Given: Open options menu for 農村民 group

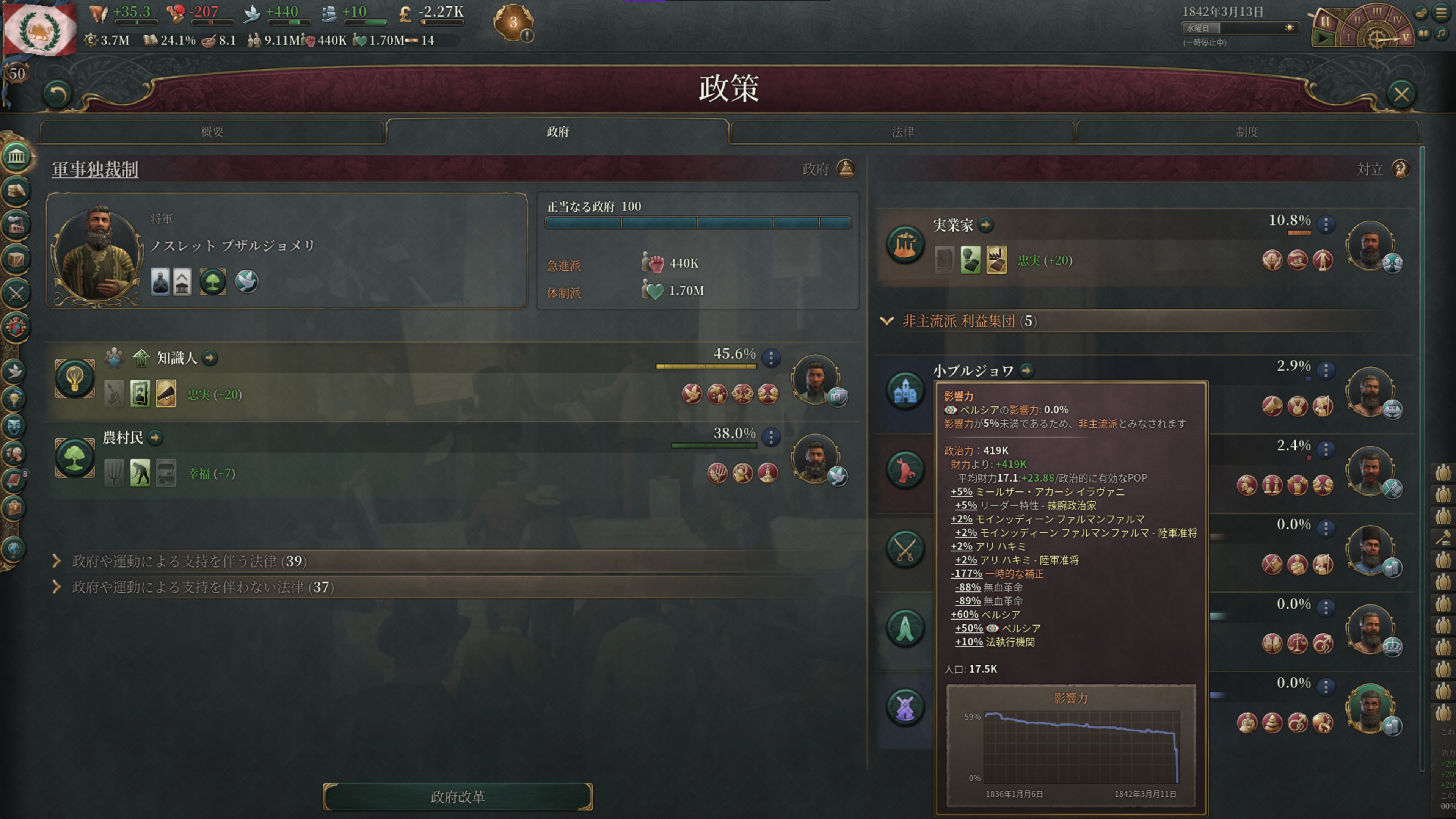Looking at the screenshot, I should coord(771,437).
